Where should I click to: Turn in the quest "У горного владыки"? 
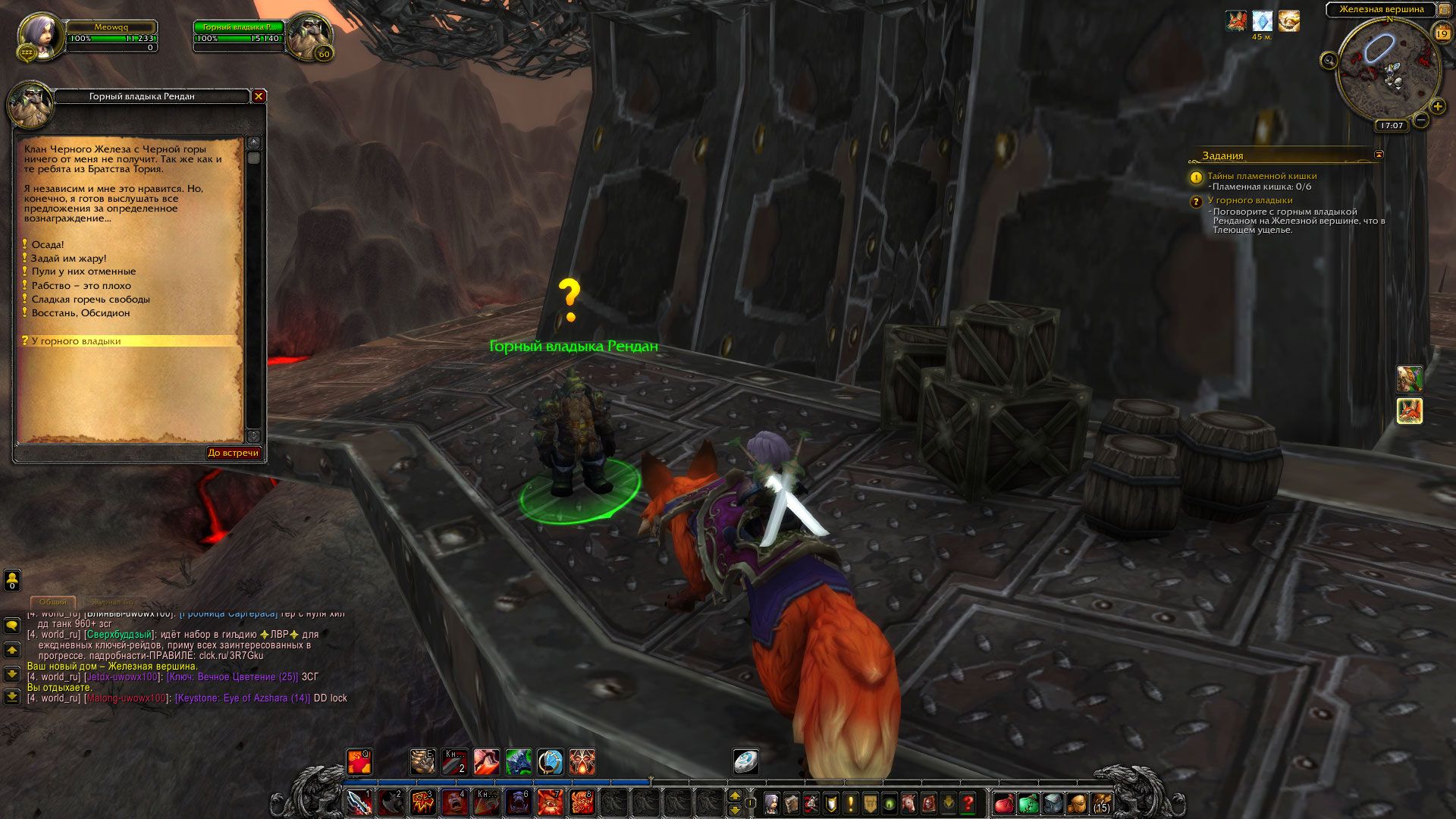[77, 341]
